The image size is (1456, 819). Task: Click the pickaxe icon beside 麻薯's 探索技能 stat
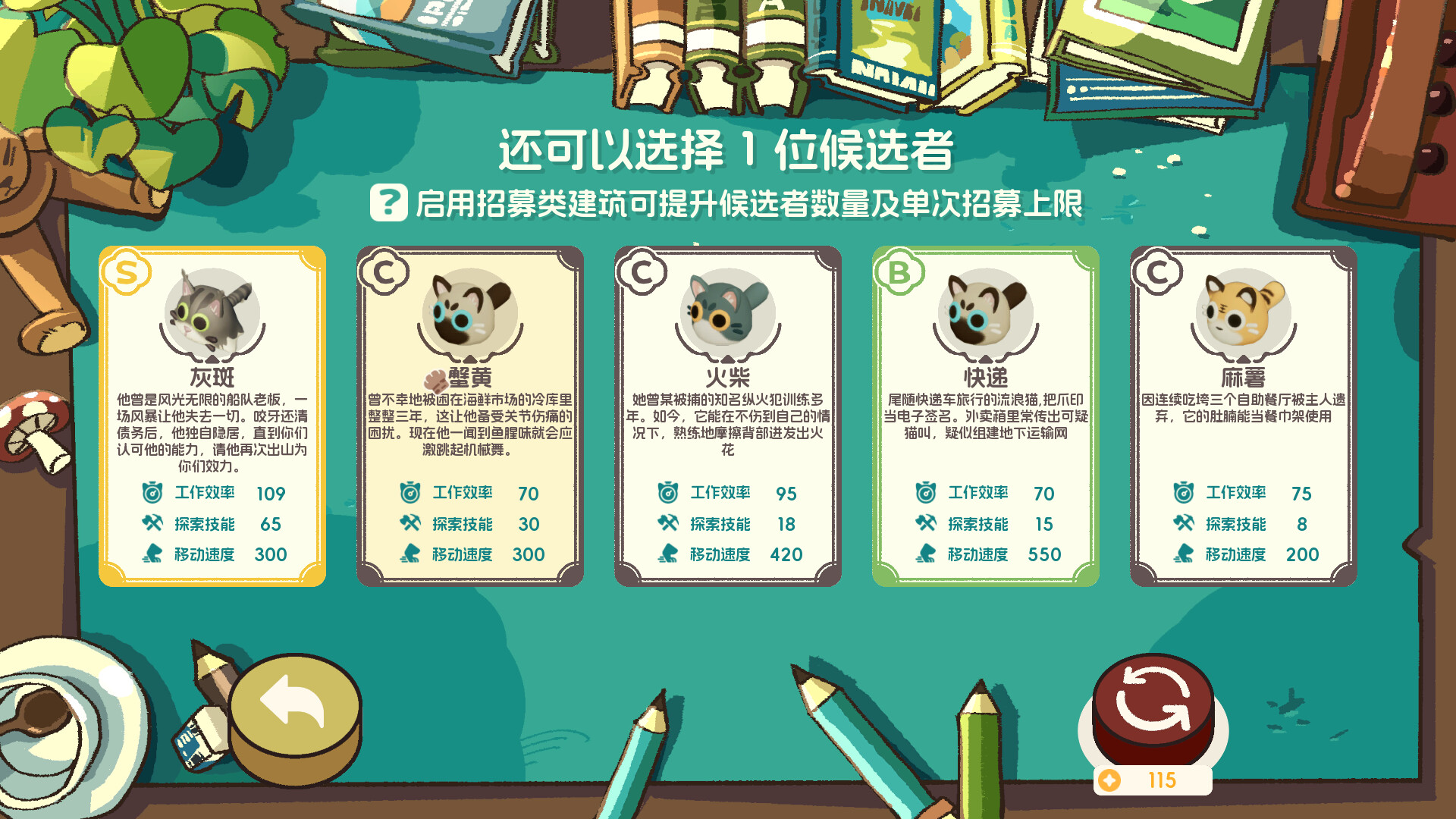pos(1184,524)
